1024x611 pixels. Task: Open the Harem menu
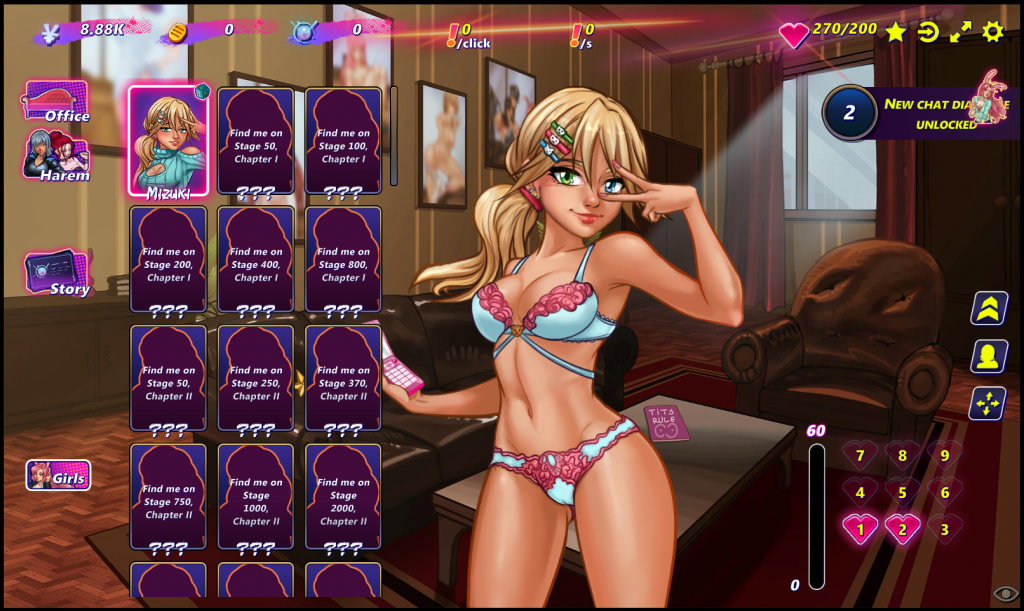pyautogui.click(x=57, y=158)
